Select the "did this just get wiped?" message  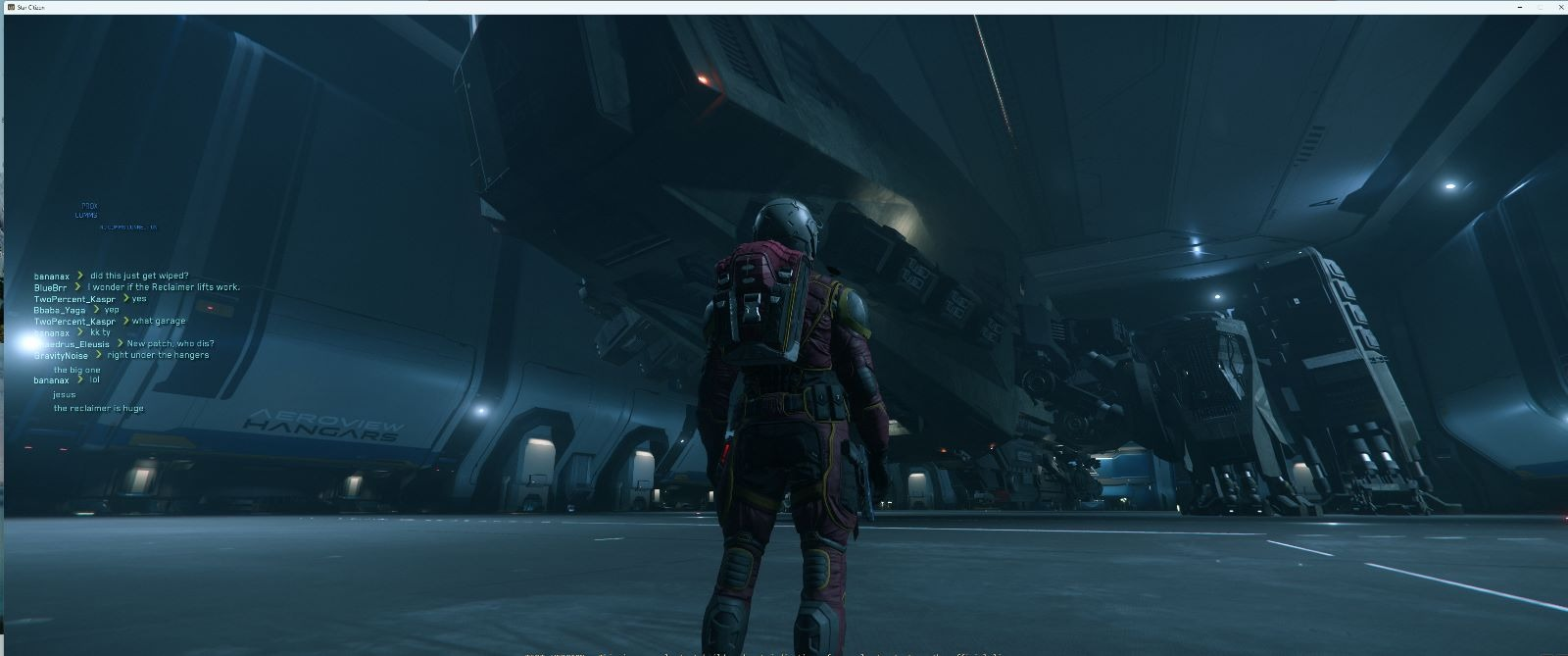pos(139,277)
